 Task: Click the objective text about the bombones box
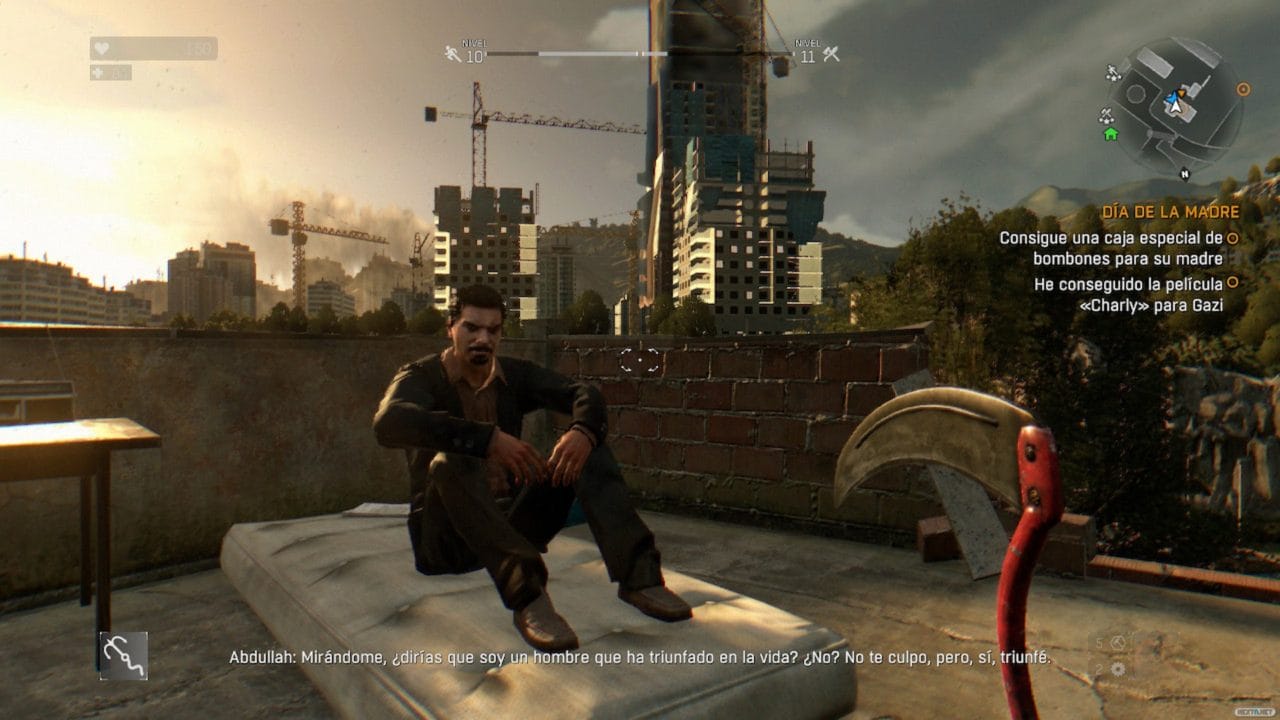[1110, 247]
